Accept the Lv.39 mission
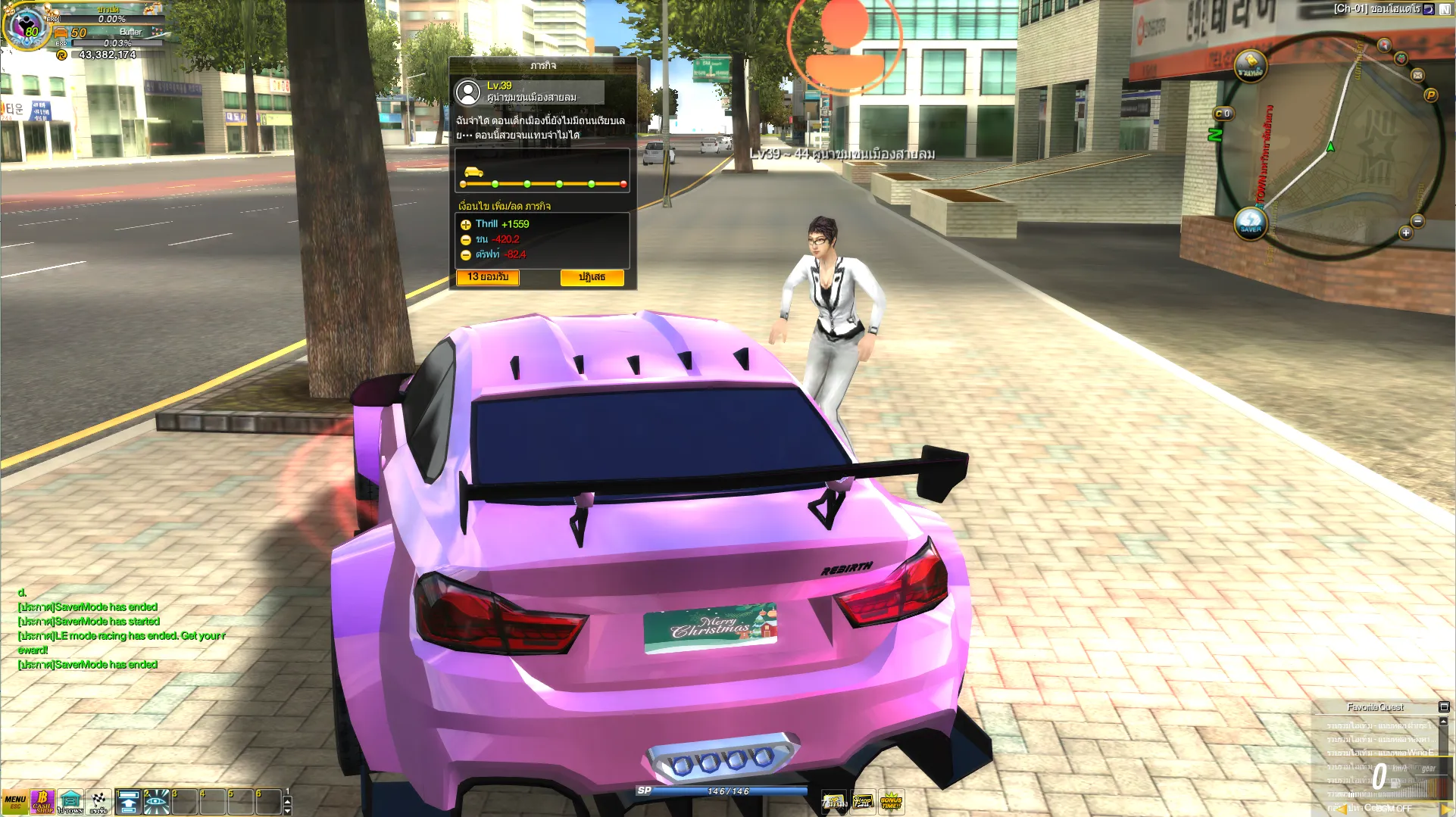1456x817 pixels. click(x=488, y=277)
